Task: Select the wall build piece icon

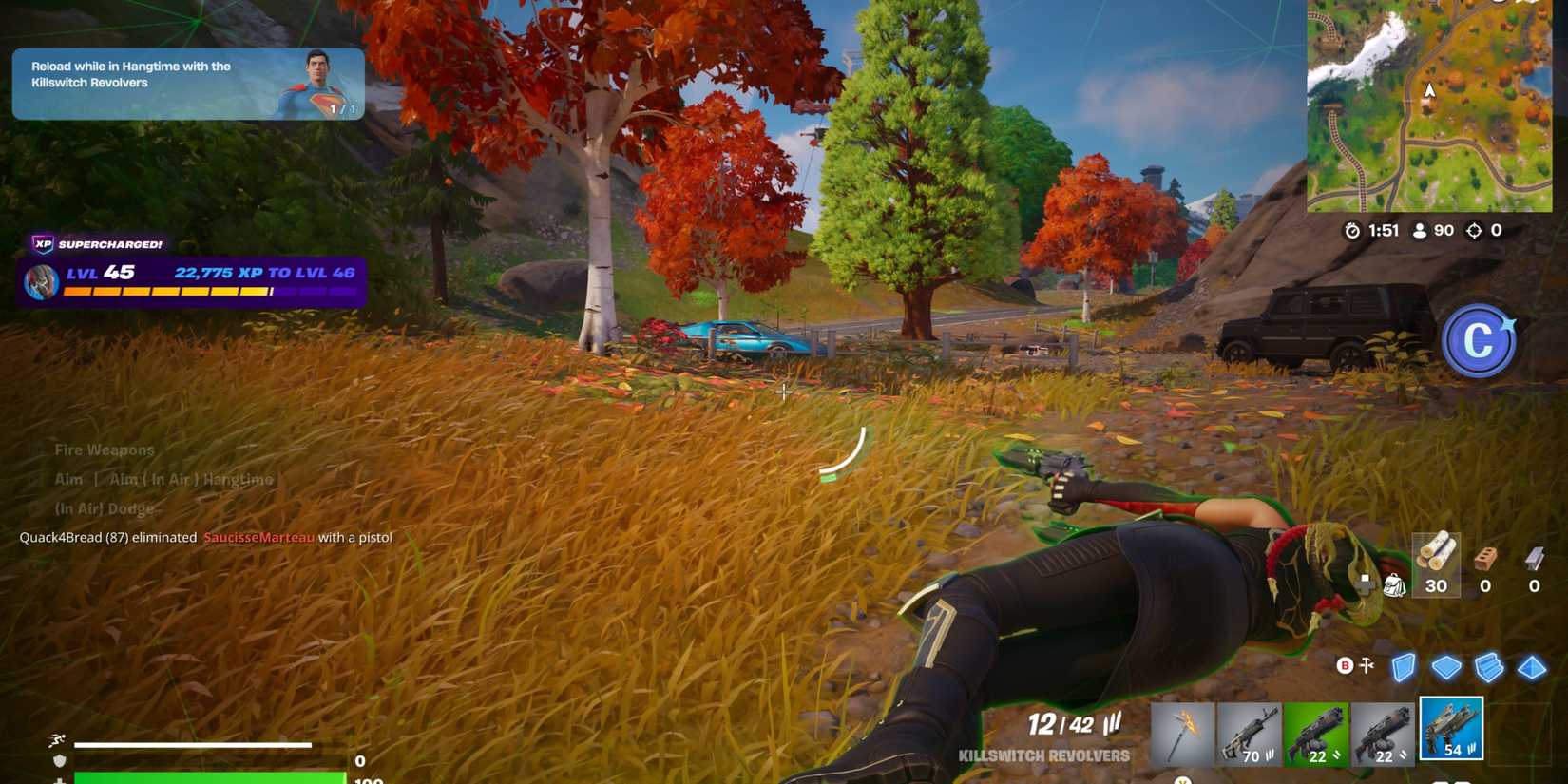Action: (x=1404, y=665)
